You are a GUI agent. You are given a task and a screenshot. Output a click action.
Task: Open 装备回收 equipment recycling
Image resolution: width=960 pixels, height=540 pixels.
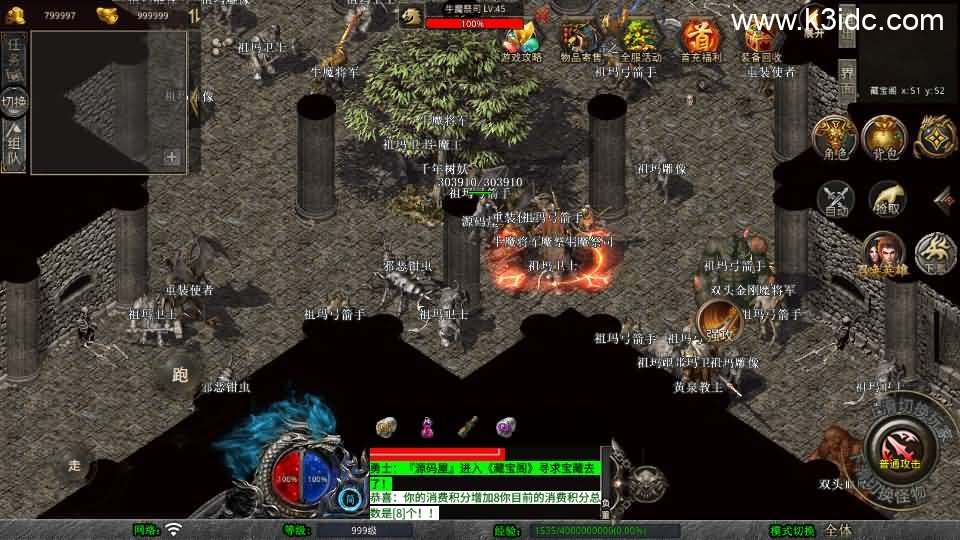tap(759, 41)
